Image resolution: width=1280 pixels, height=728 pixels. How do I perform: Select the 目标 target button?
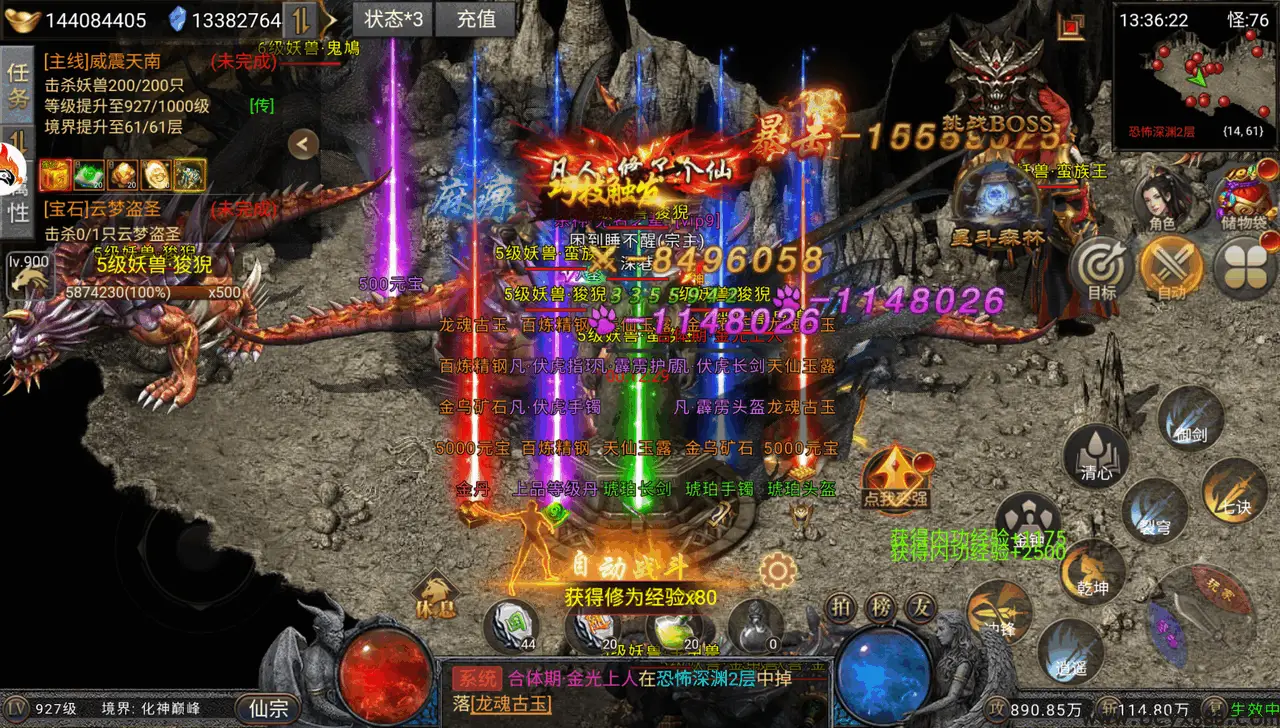point(1101,268)
